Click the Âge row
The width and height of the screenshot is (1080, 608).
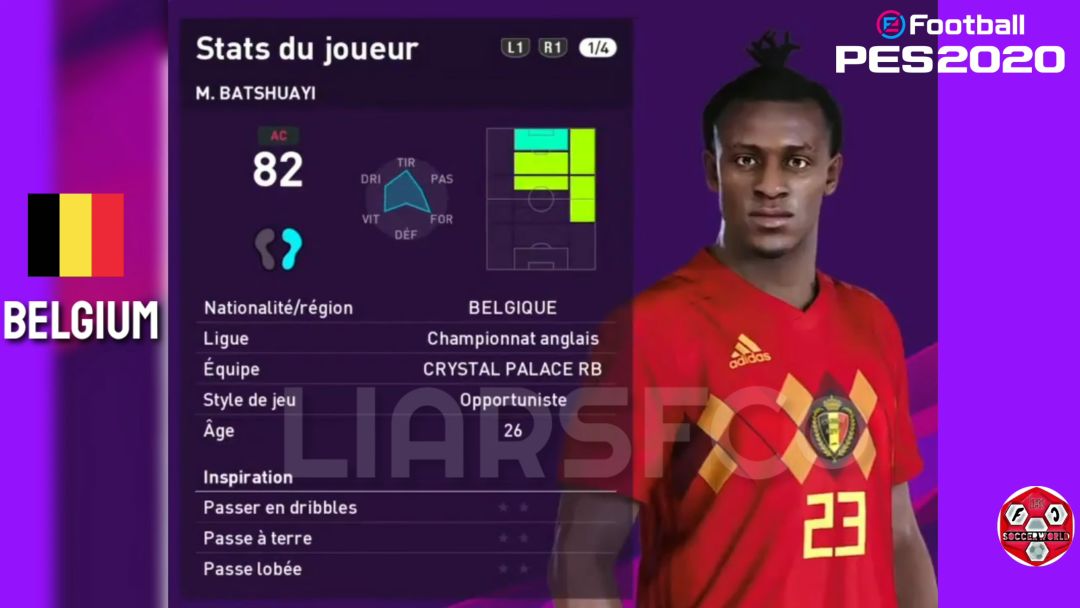pos(403,431)
